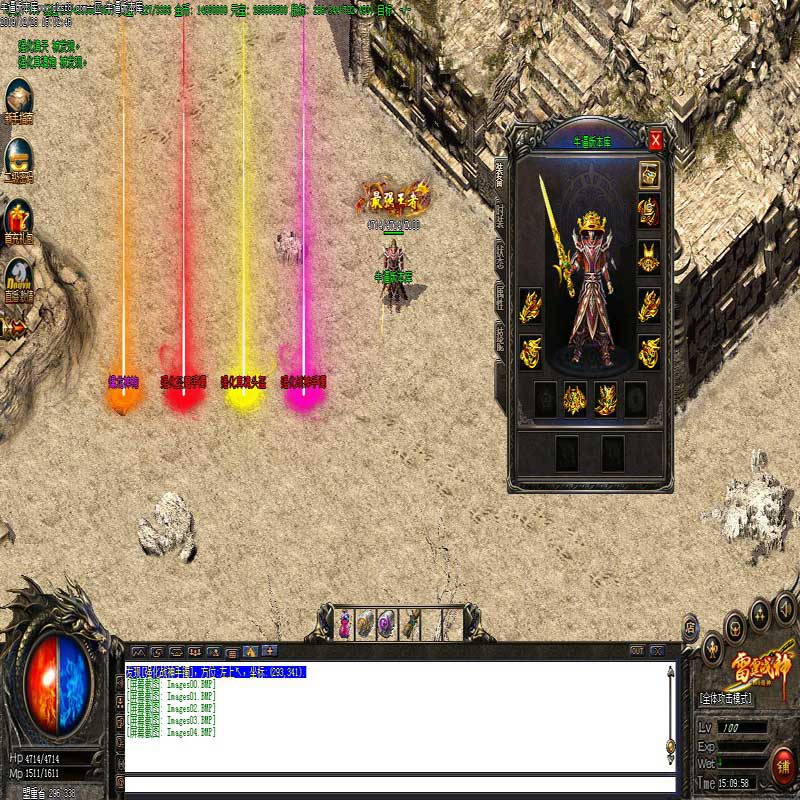Switch to the 属性 attributes tab
This screenshot has width=800, height=800.
(500, 295)
